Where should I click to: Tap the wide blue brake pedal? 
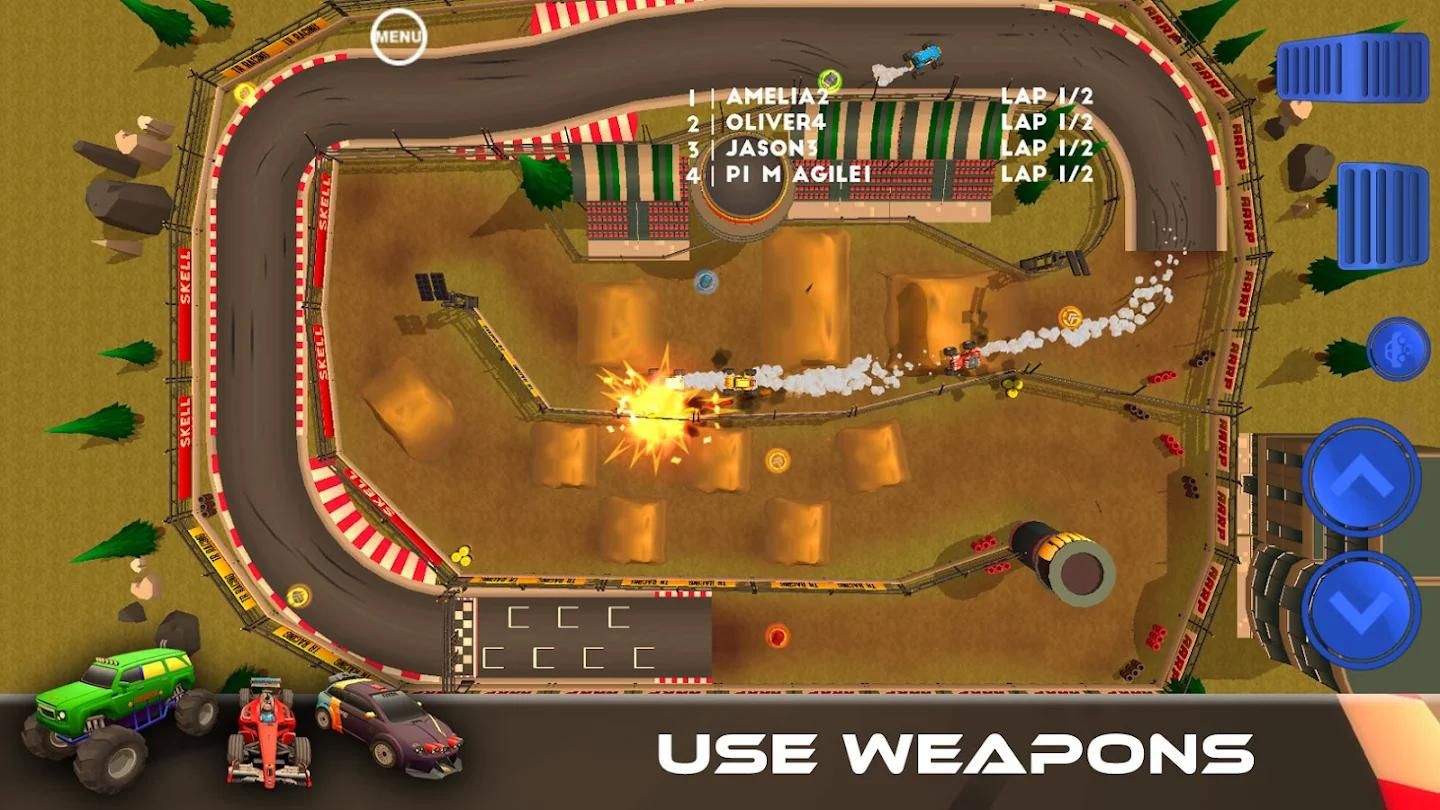[1352, 67]
